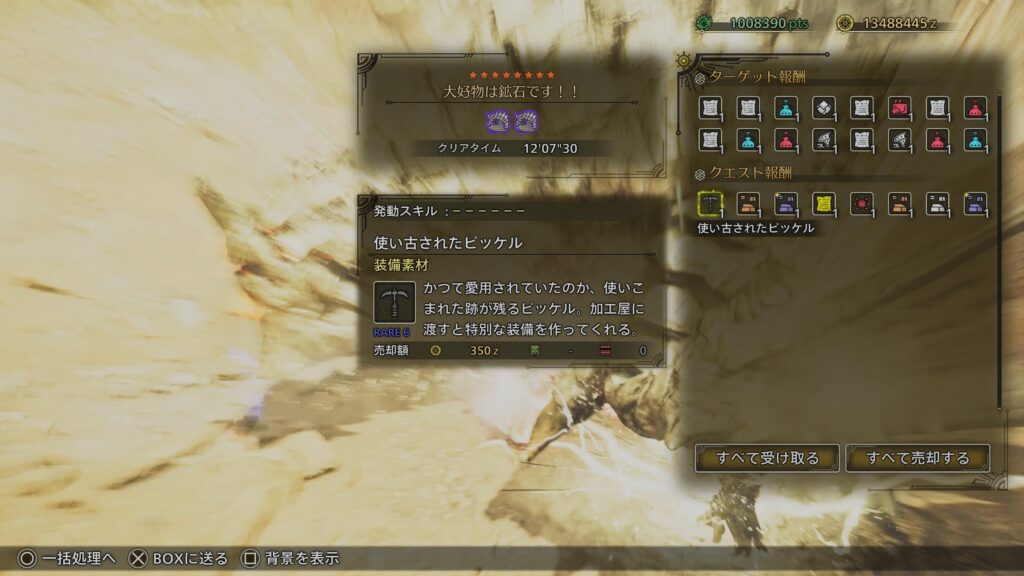This screenshot has width=1024, height=576.
Task: Select the red gem quest reward slot
Action: pyautogui.click(x=862, y=204)
